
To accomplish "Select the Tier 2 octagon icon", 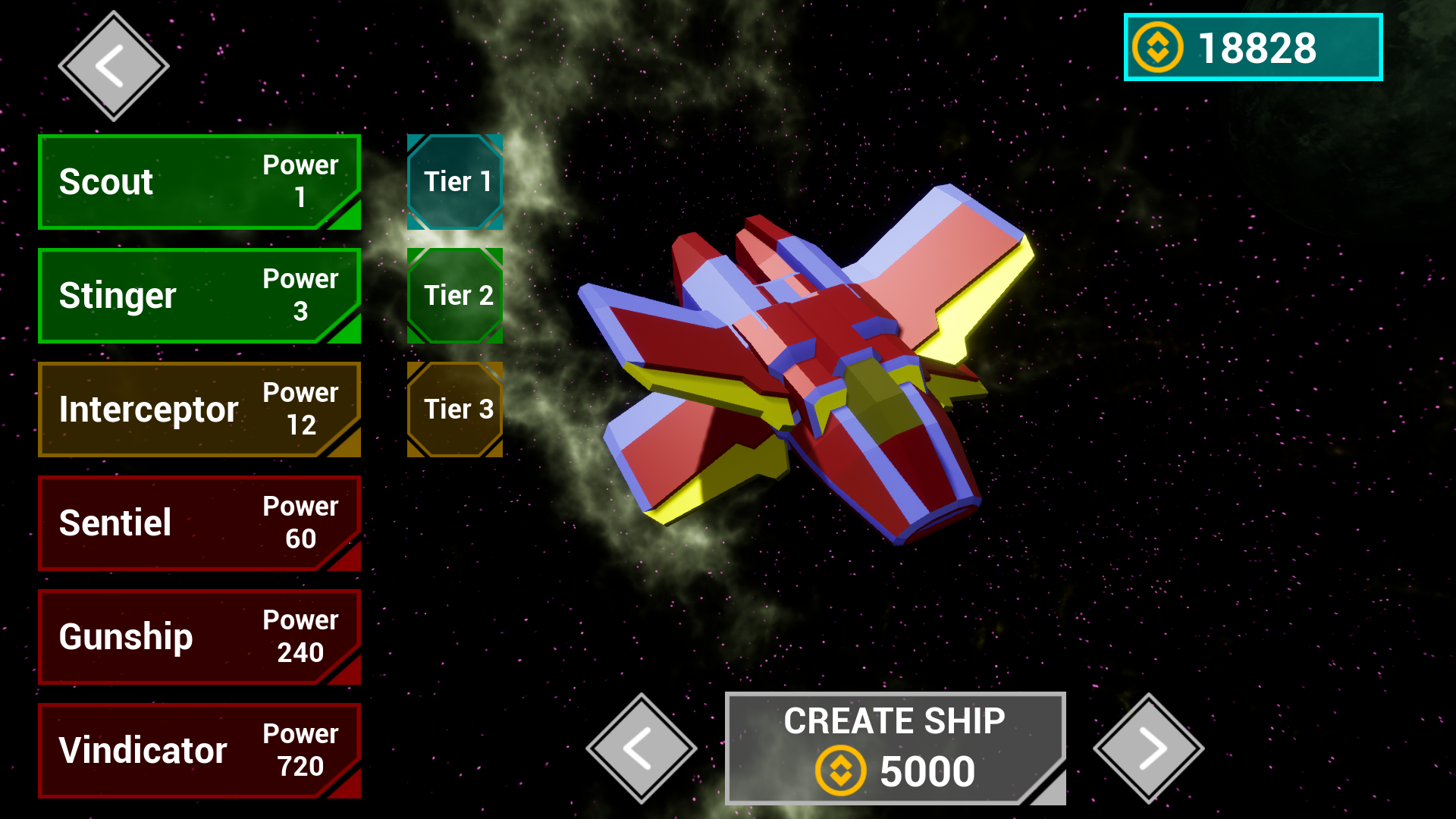I will [455, 295].
